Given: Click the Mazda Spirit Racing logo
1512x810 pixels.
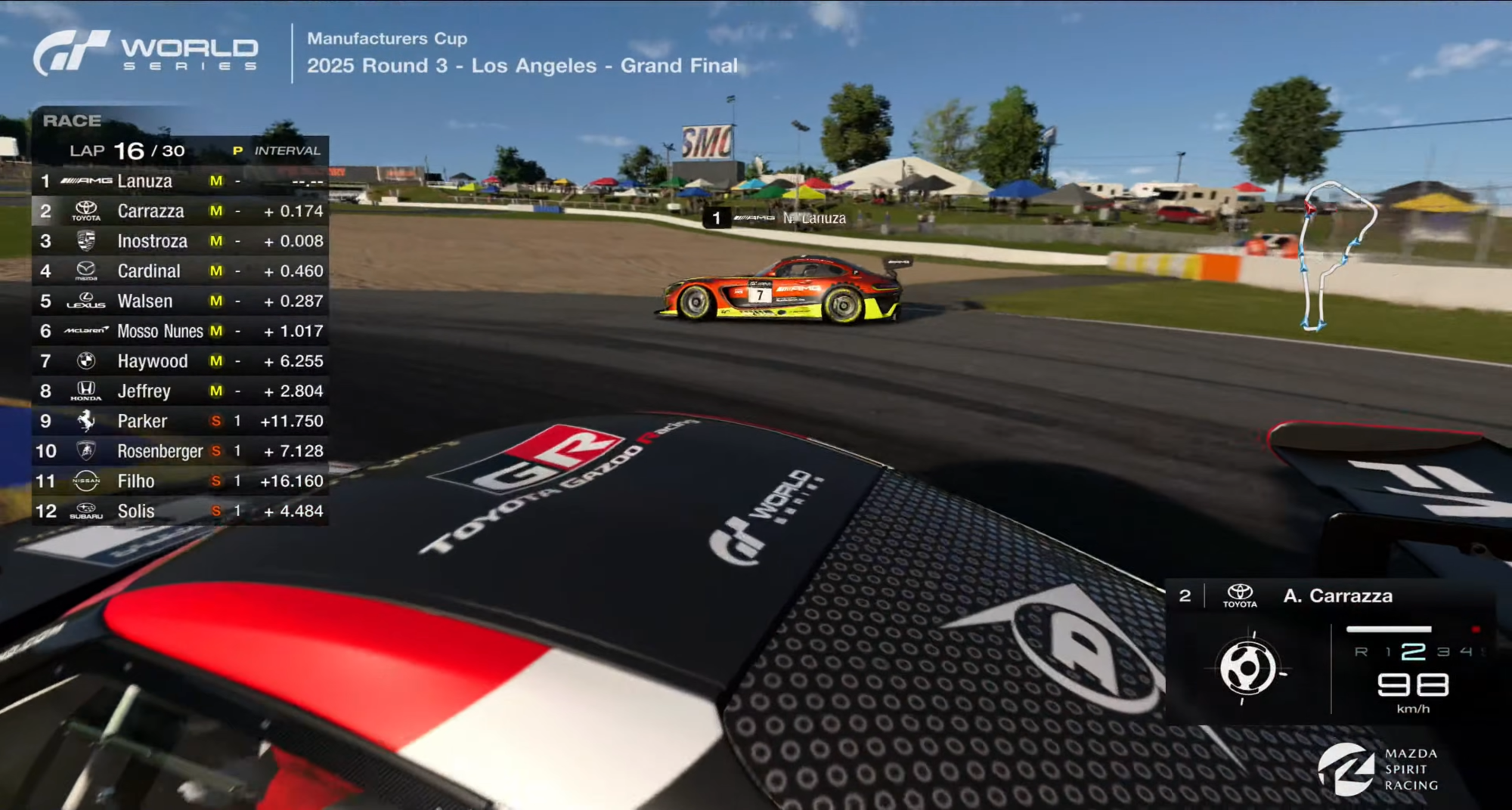Looking at the screenshot, I should coord(1379,769).
